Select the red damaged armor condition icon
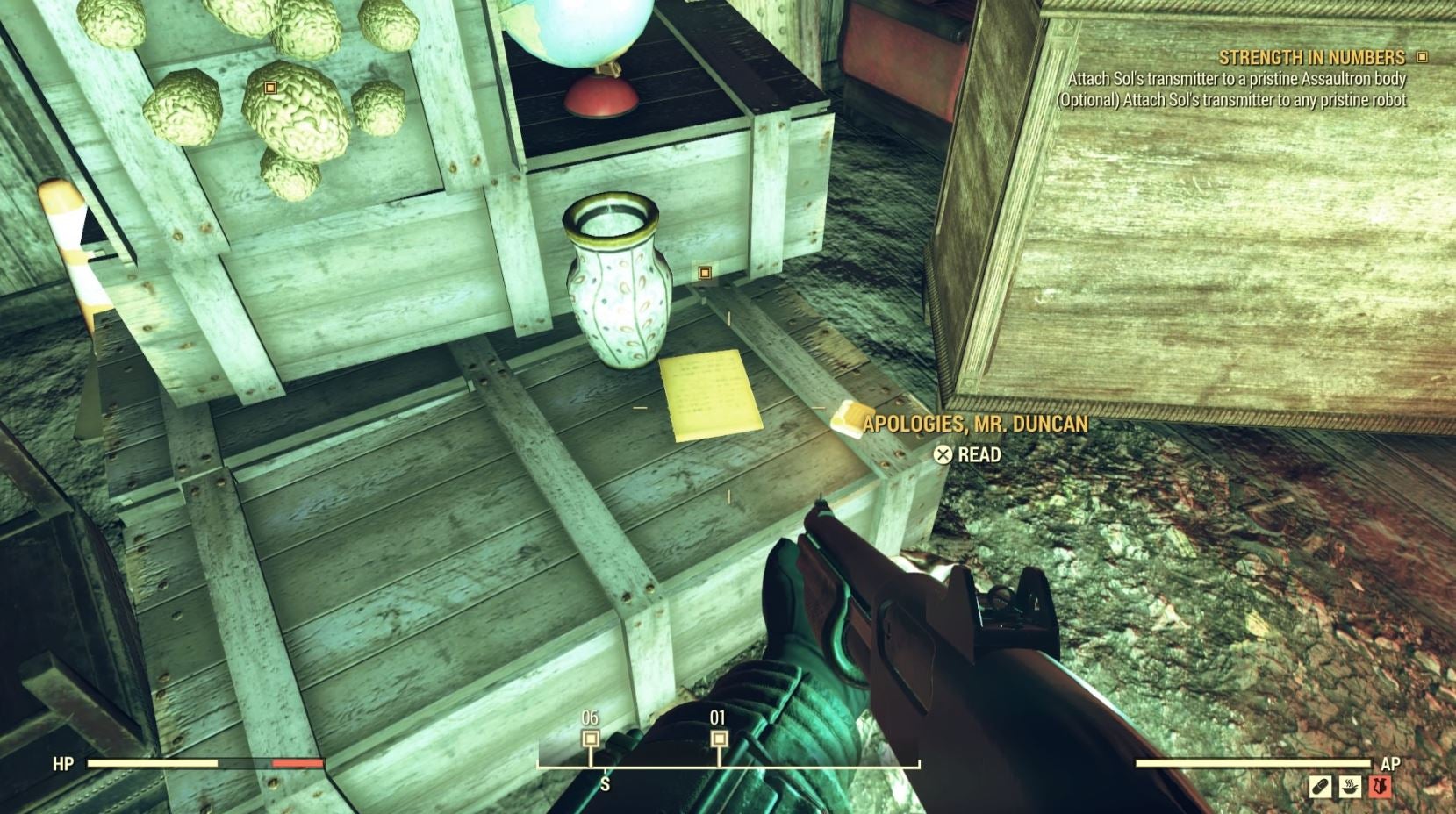This screenshot has width=1456, height=814. [1380, 786]
